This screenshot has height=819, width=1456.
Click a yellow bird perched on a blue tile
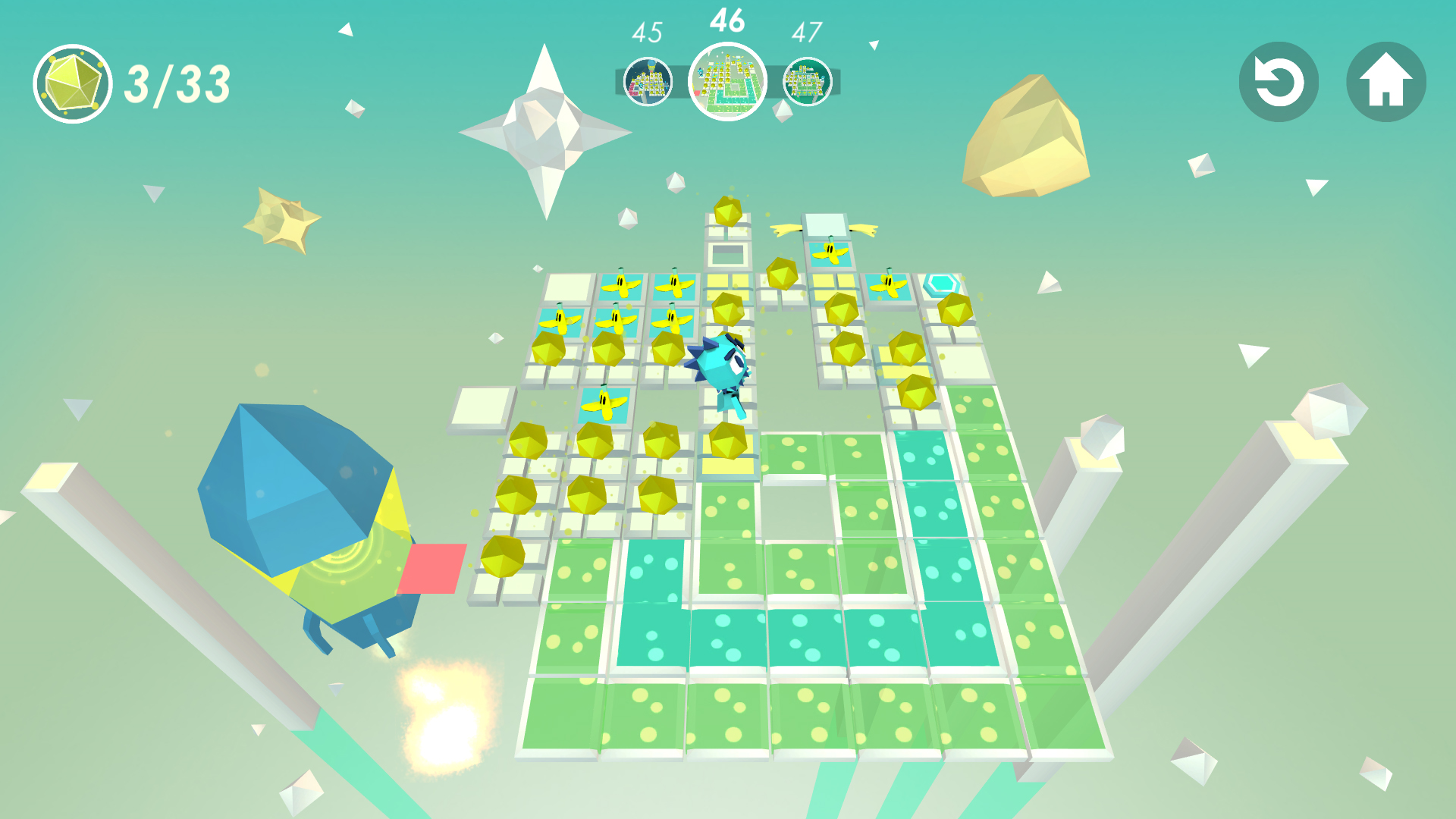tap(622, 284)
